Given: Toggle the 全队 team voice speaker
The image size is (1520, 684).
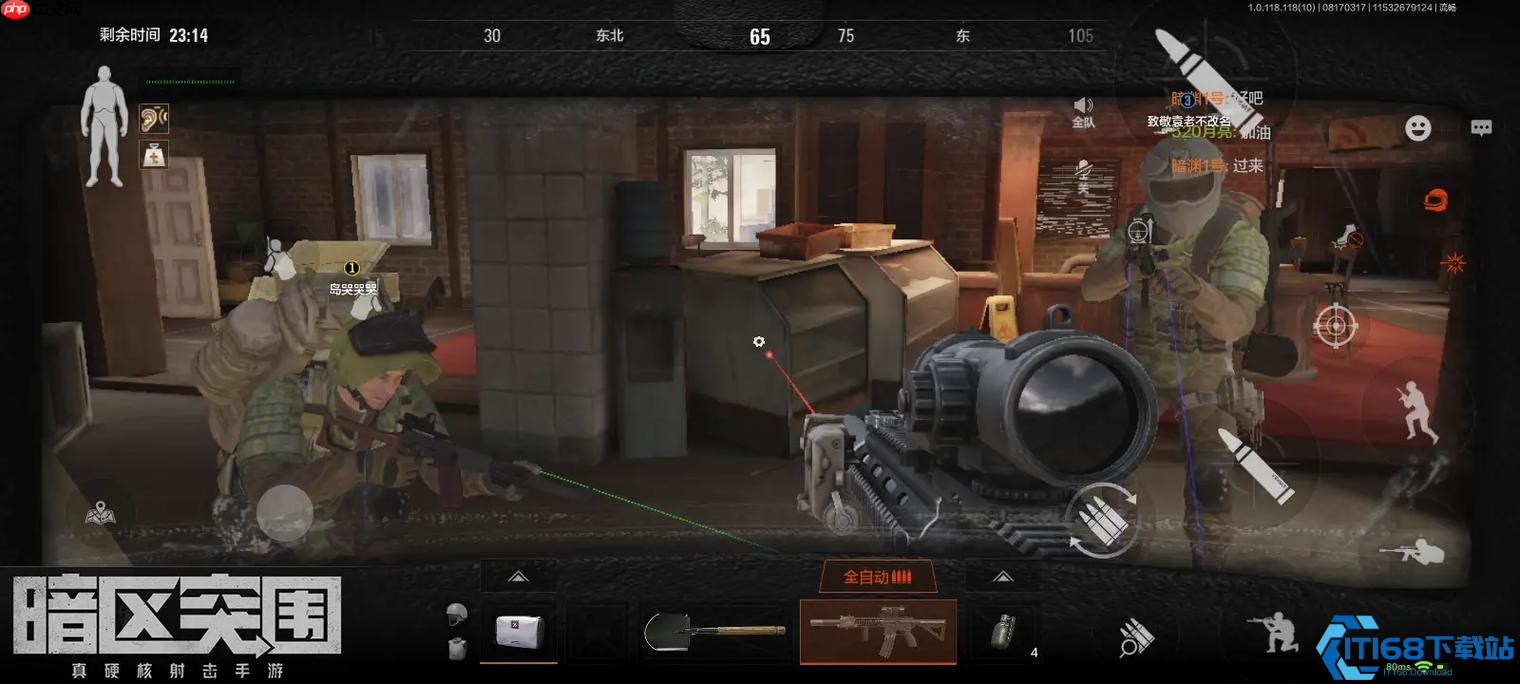Looking at the screenshot, I should [1083, 112].
